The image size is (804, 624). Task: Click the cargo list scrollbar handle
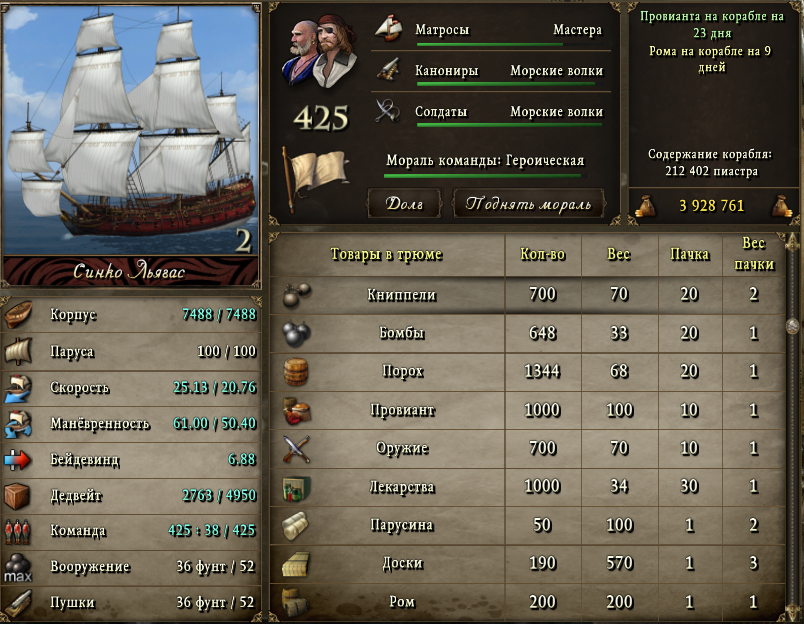click(x=794, y=325)
